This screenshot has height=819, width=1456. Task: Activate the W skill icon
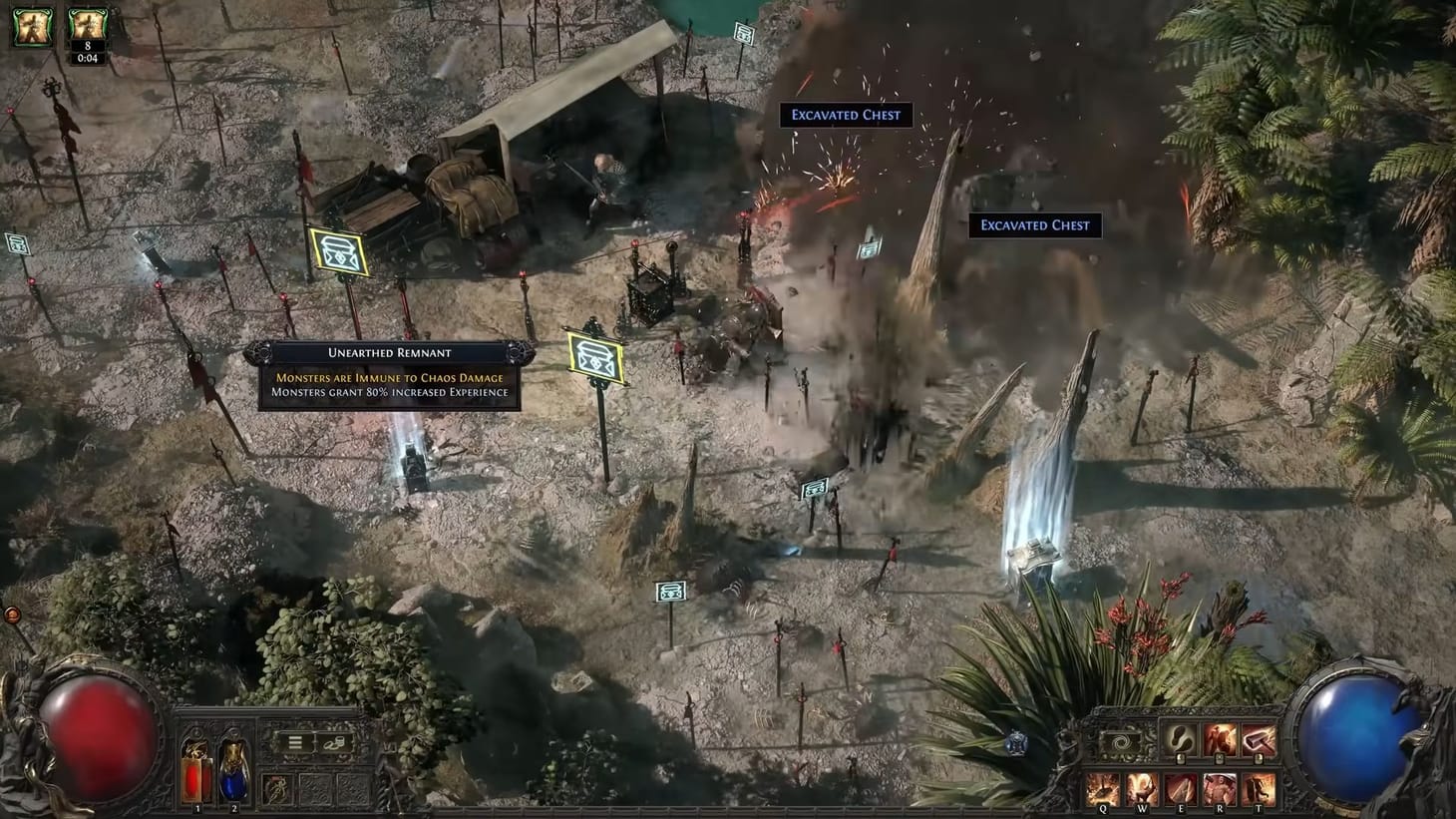tap(1142, 787)
